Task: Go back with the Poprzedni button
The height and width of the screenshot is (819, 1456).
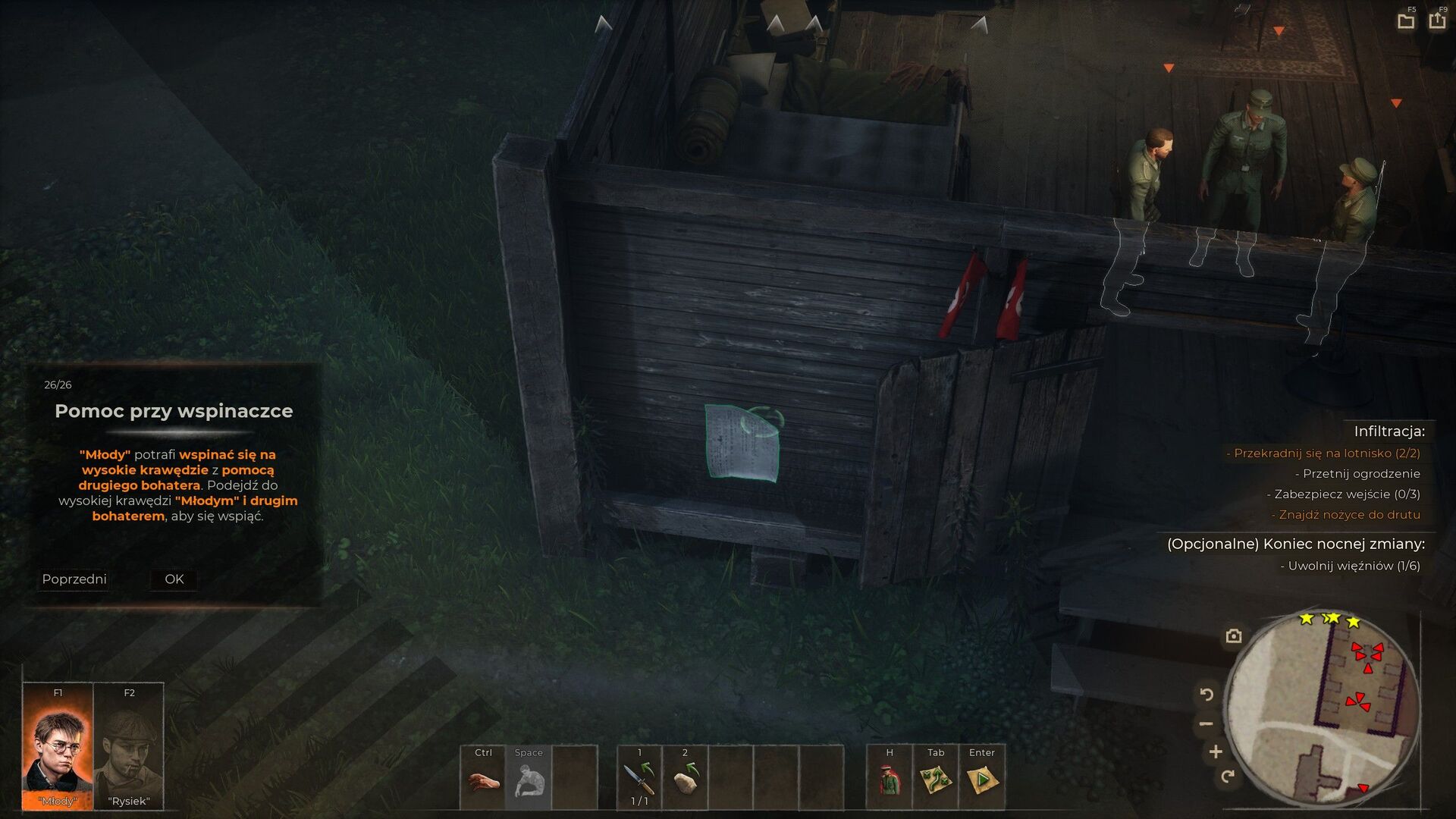Action: pos(74,579)
